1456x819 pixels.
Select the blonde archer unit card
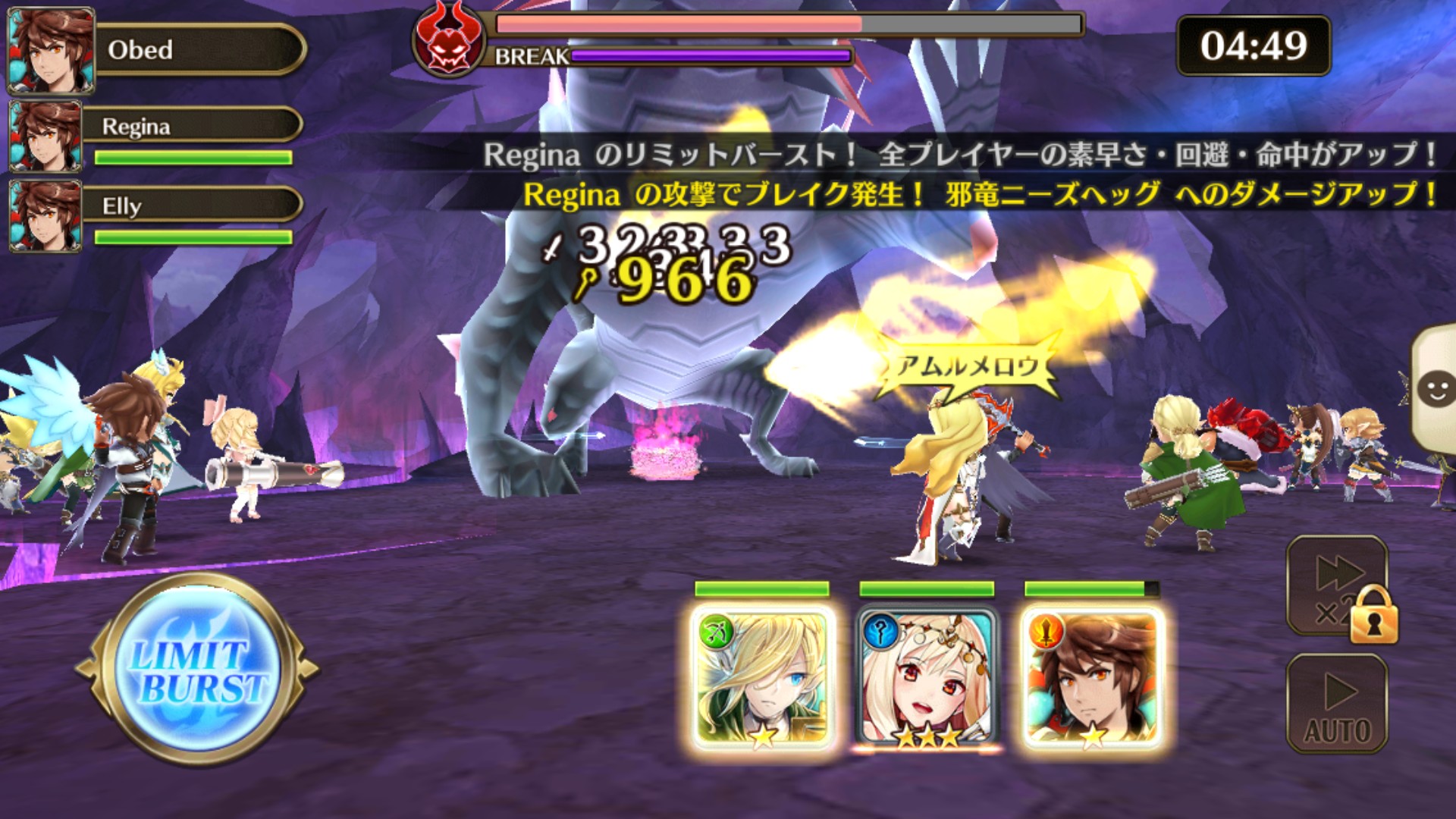(763, 678)
